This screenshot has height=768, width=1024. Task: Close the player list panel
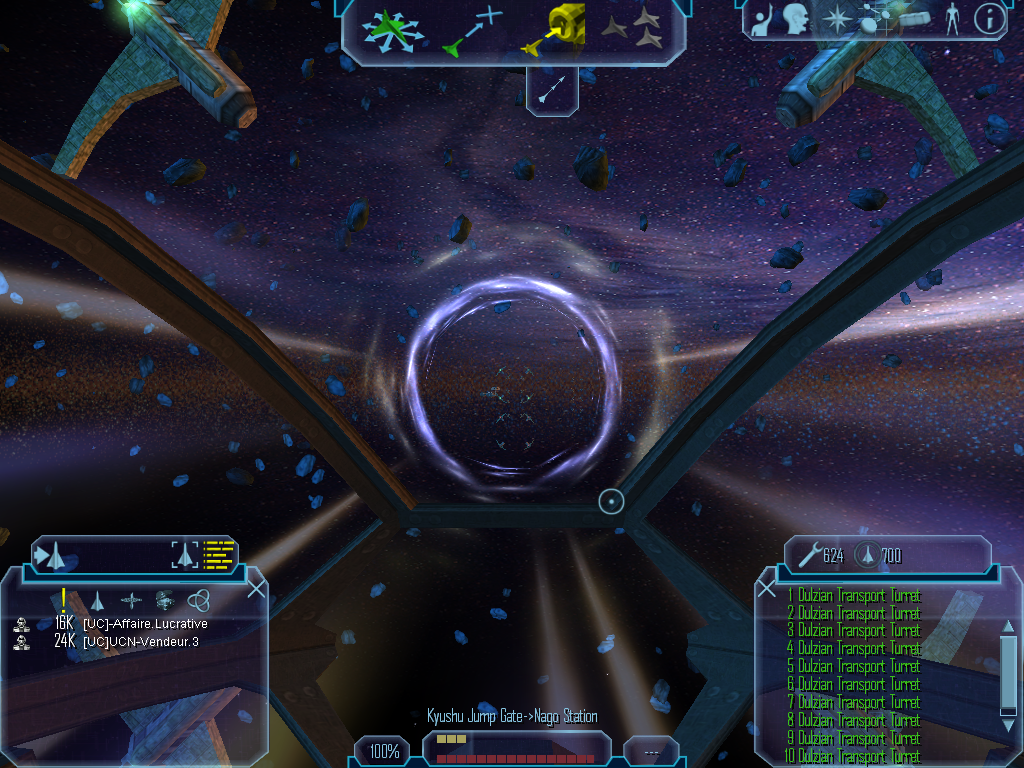(256, 588)
